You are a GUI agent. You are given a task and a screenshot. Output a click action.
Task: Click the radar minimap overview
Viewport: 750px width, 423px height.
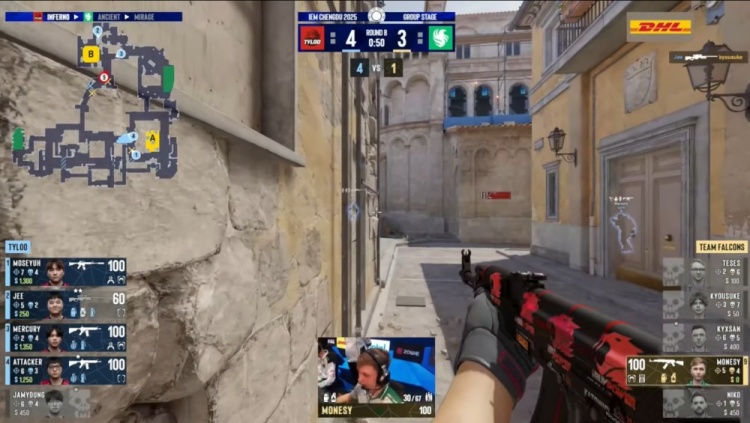[x=95, y=110]
